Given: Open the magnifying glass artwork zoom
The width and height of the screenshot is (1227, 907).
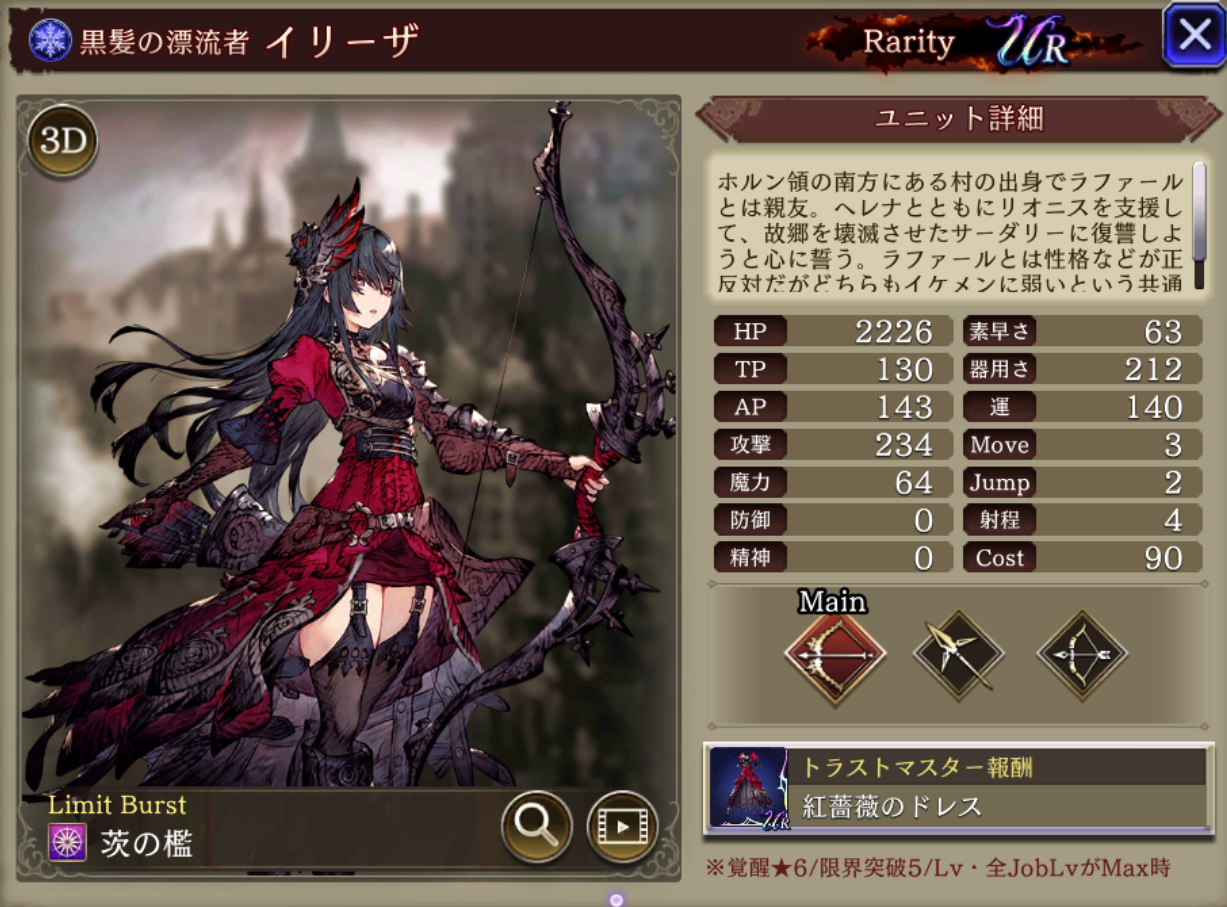Looking at the screenshot, I should coord(536,824).
